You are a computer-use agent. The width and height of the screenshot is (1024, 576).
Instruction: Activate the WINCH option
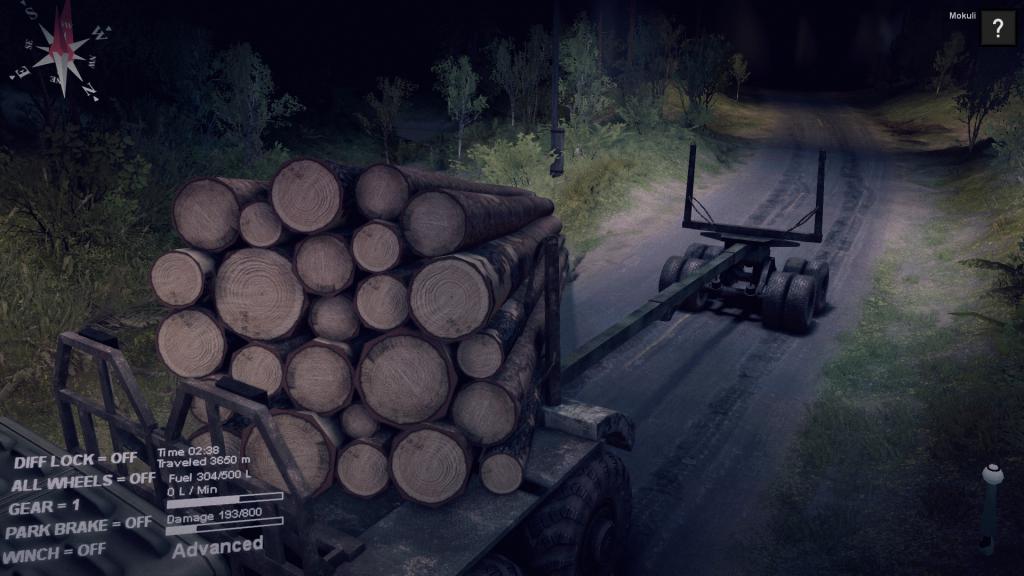pyautogui.click(x=55, y=551)
